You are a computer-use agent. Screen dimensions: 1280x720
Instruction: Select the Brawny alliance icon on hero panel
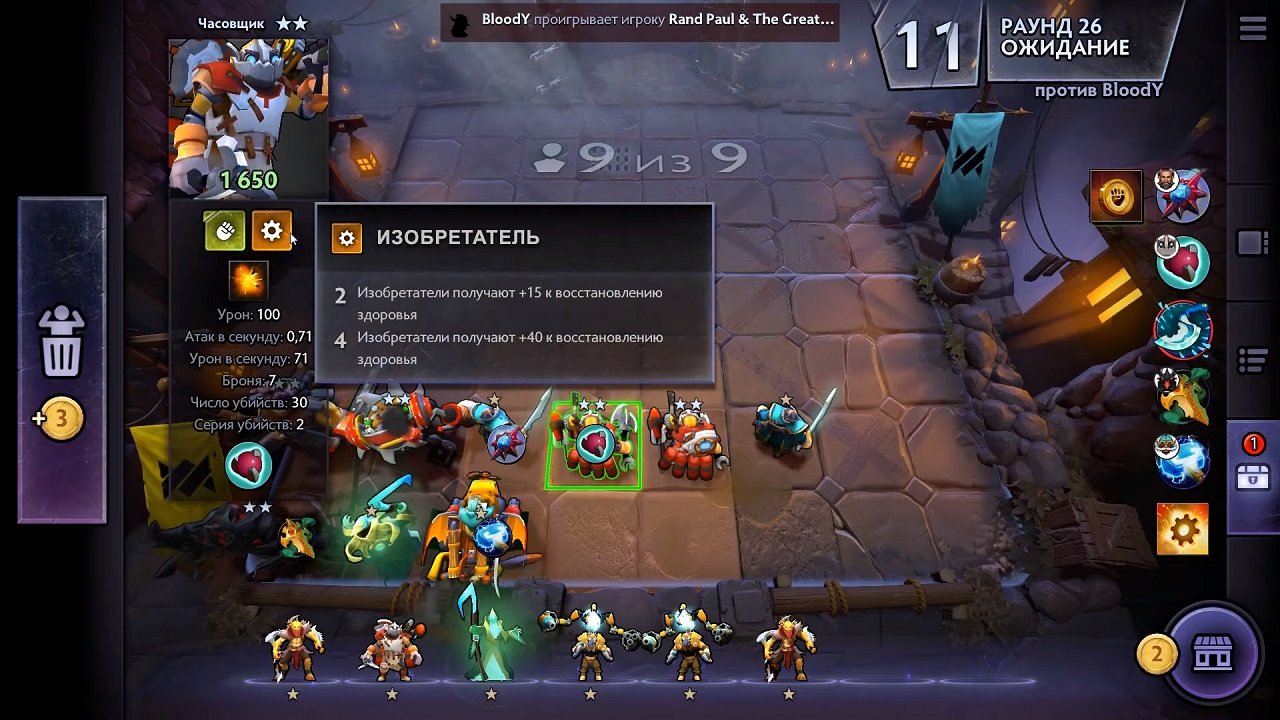coord(225,230)
